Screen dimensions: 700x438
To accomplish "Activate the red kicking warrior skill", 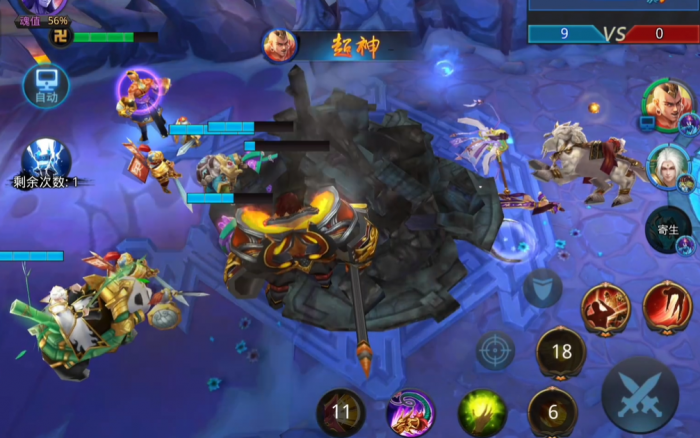I will pos(606,307).
